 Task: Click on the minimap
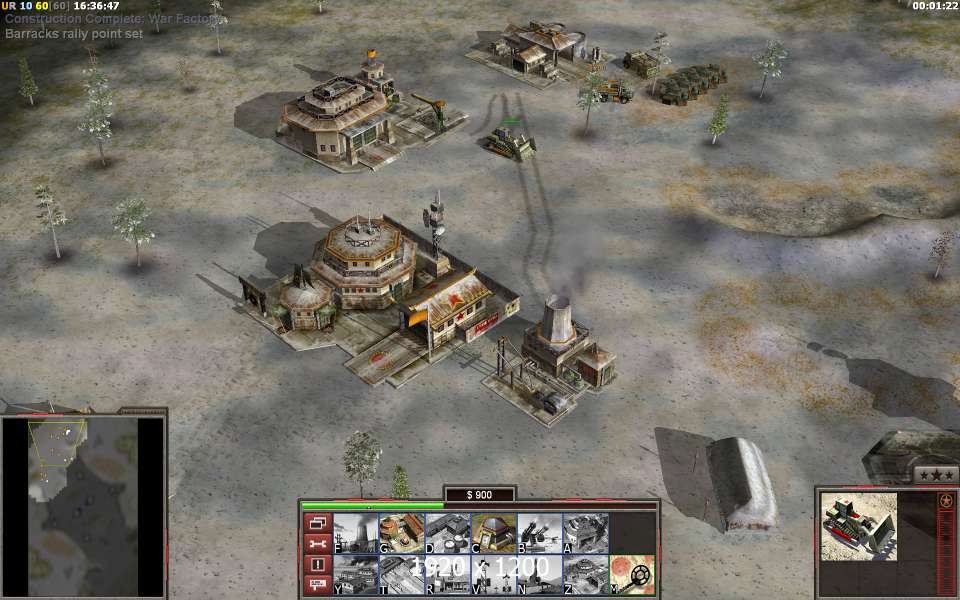coord(83,505)
